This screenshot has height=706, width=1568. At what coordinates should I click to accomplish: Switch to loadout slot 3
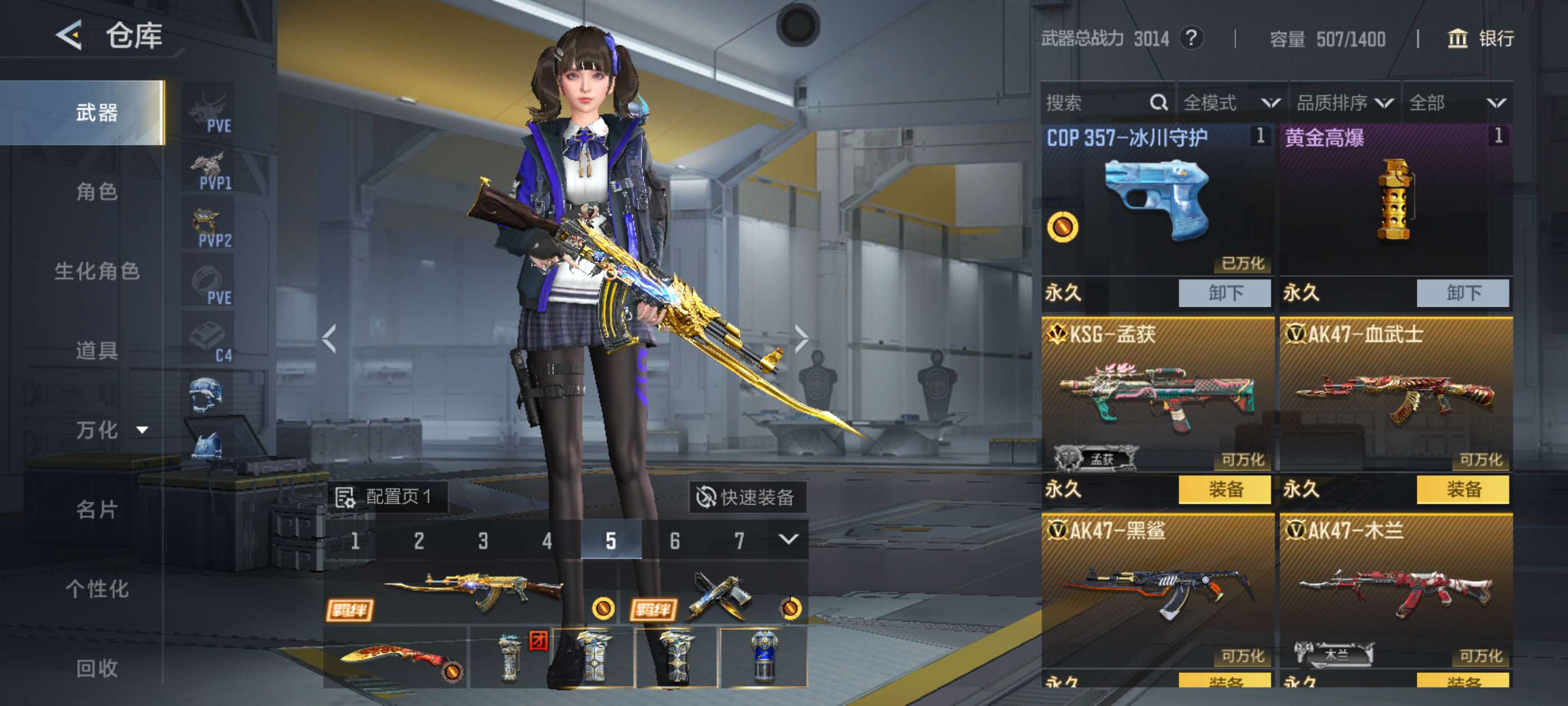[483, 540]
